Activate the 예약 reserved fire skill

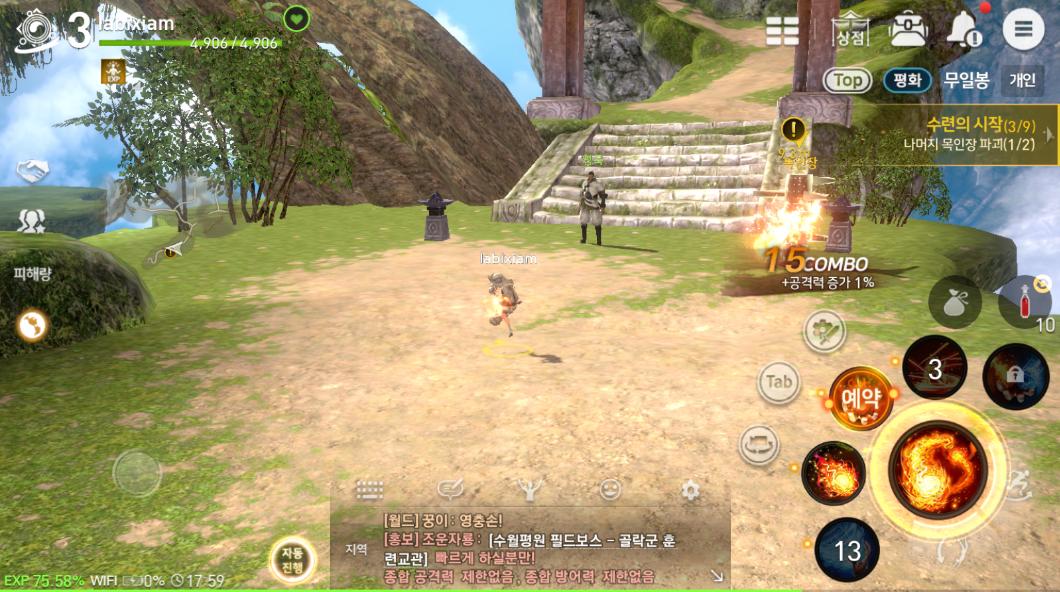860,398
